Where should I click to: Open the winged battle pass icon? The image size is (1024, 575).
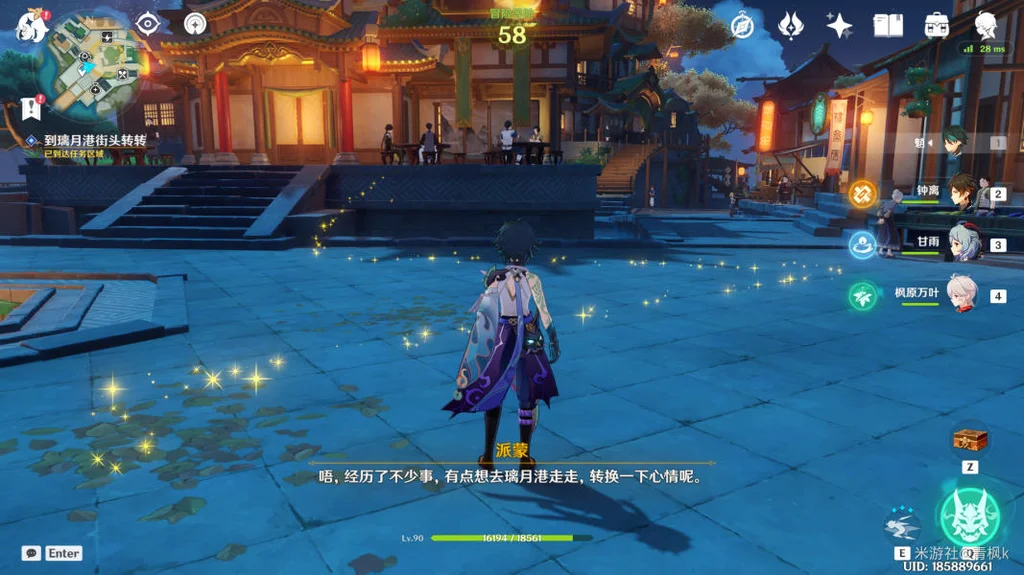(791, 25)
